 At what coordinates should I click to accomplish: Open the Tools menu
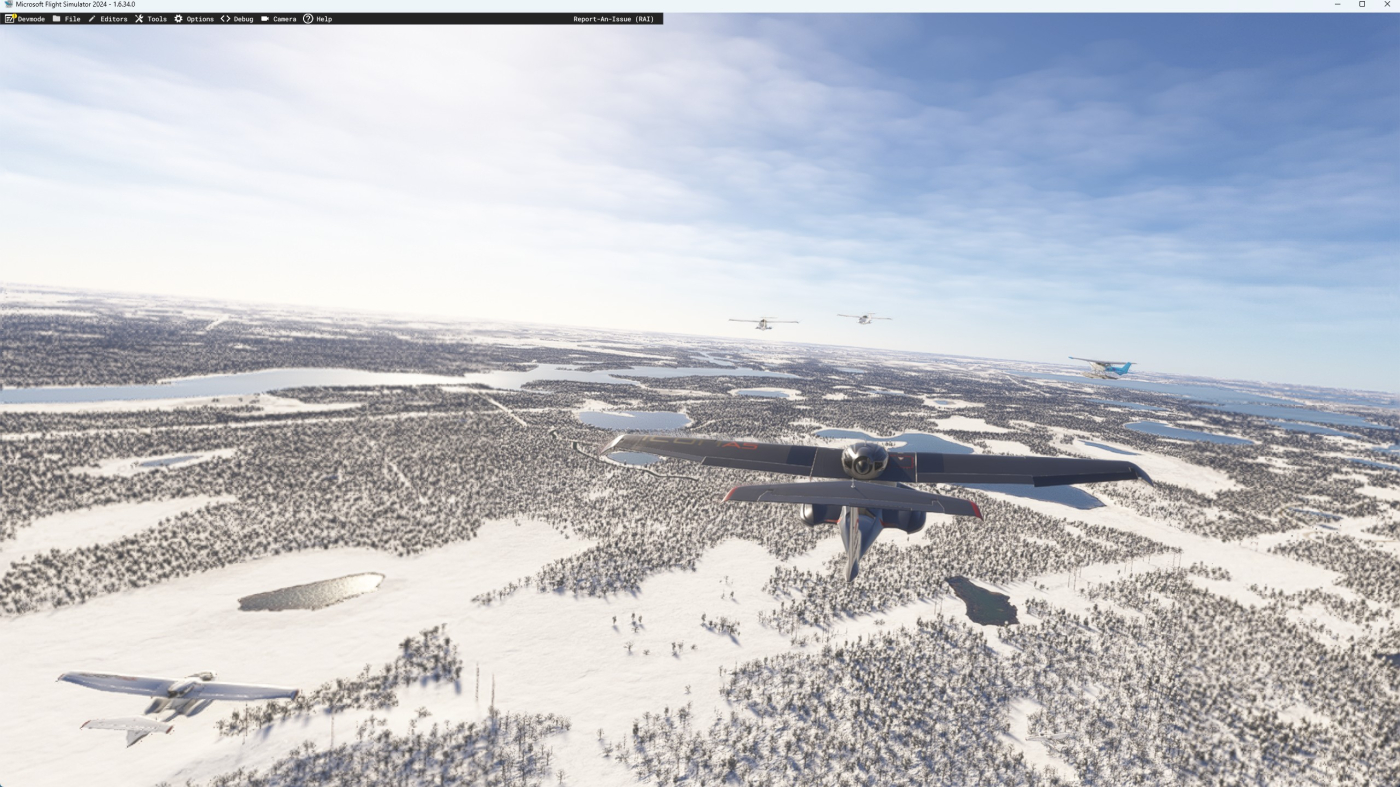152,19
